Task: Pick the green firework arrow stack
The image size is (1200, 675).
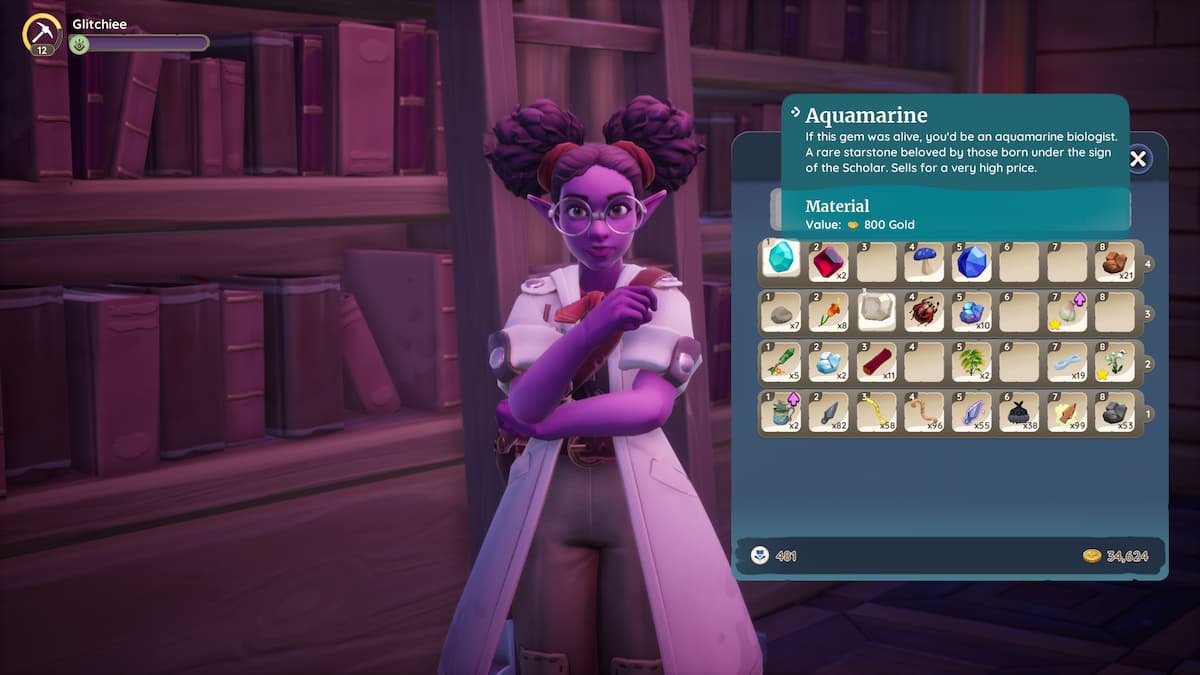Action: point(781,362)
